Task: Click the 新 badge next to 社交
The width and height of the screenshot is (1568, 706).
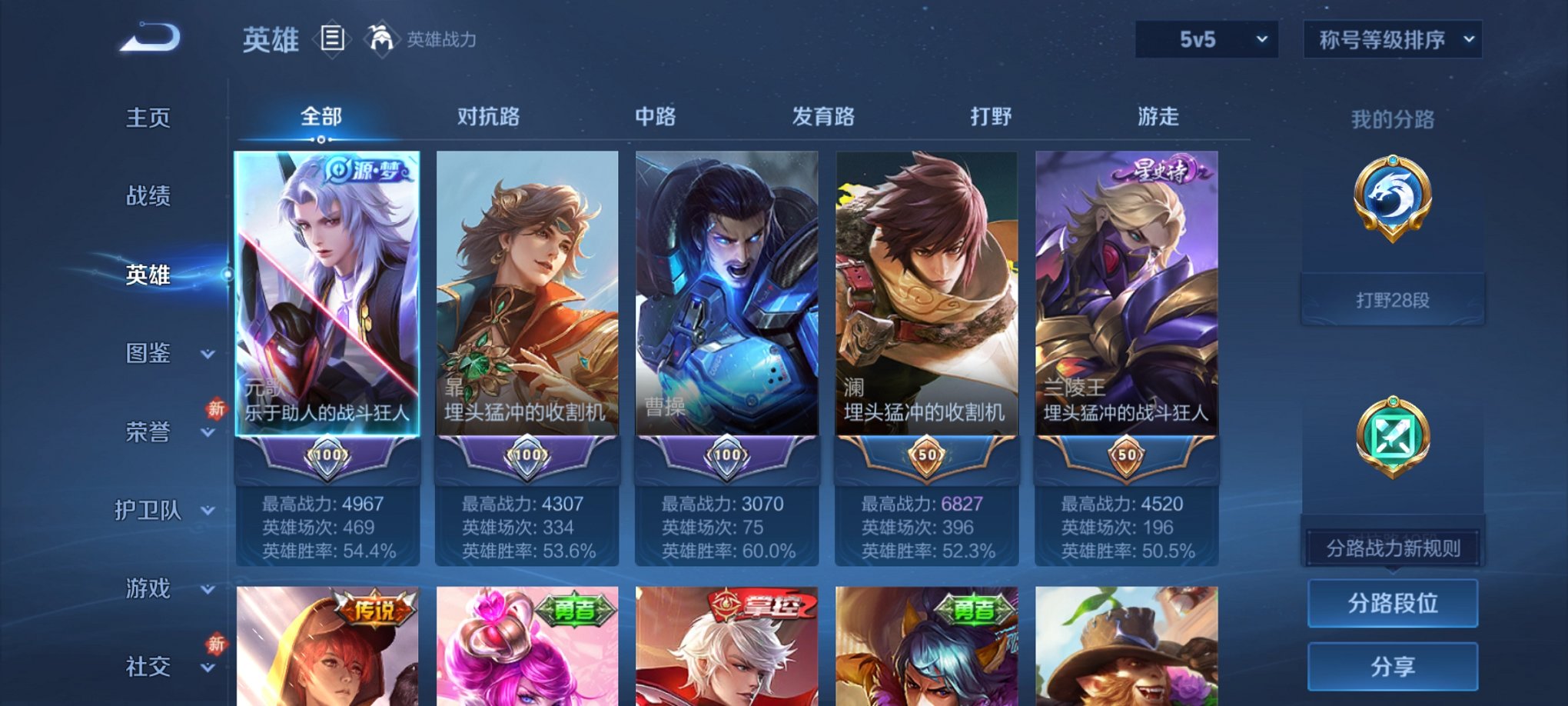Action: 216,644
